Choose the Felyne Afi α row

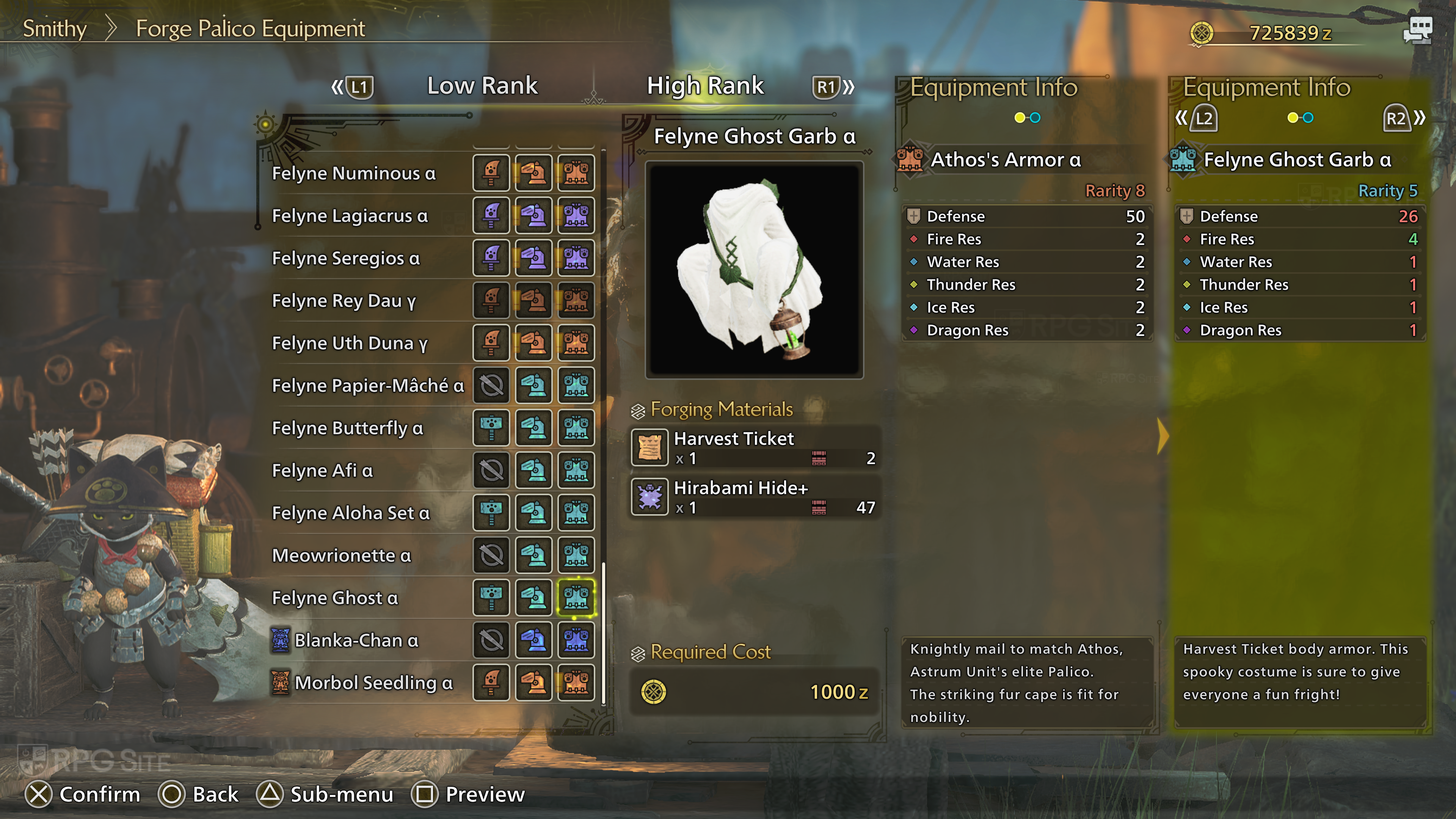point(322,470)
